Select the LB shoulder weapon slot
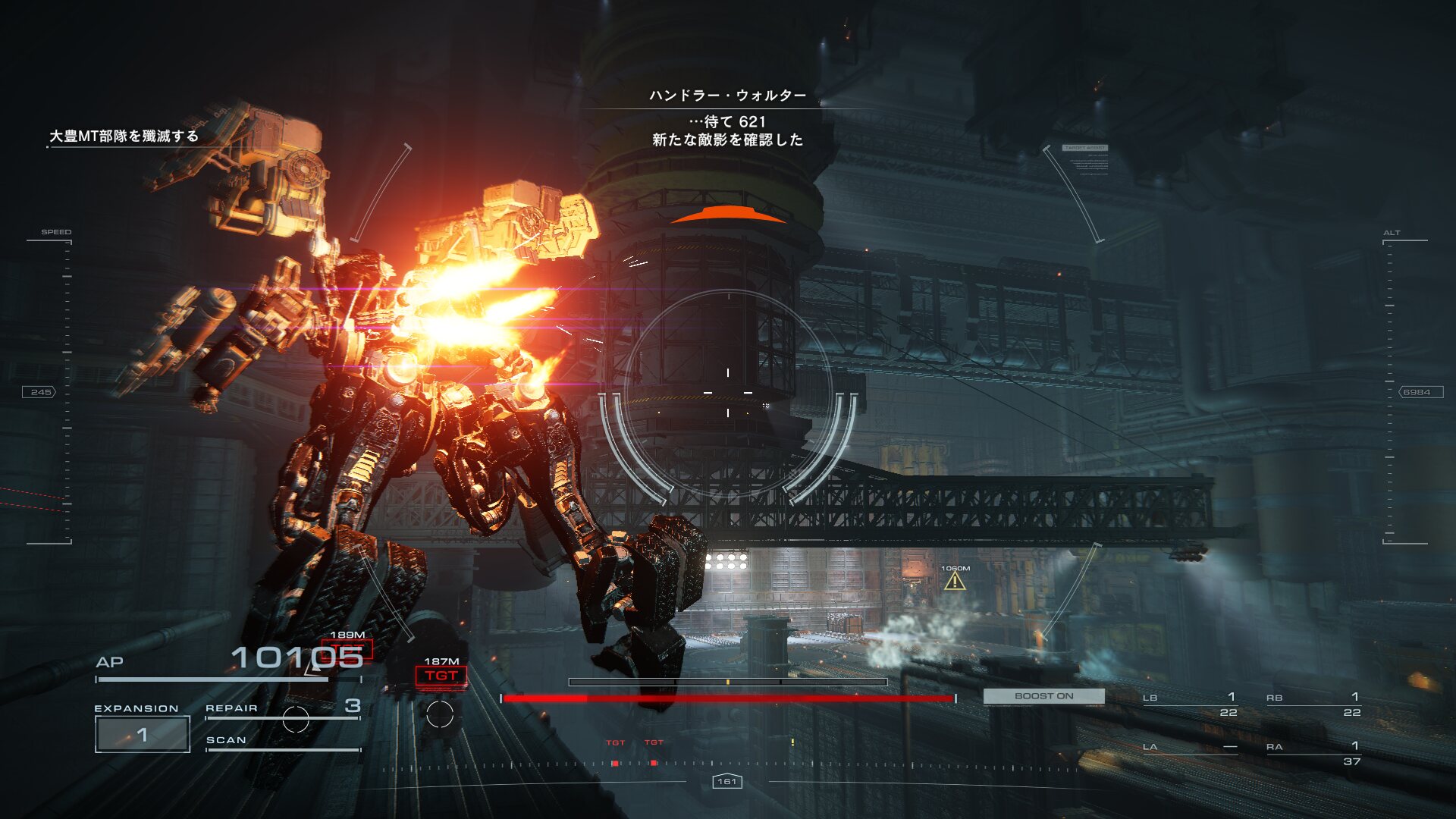 click(1191, 704)
